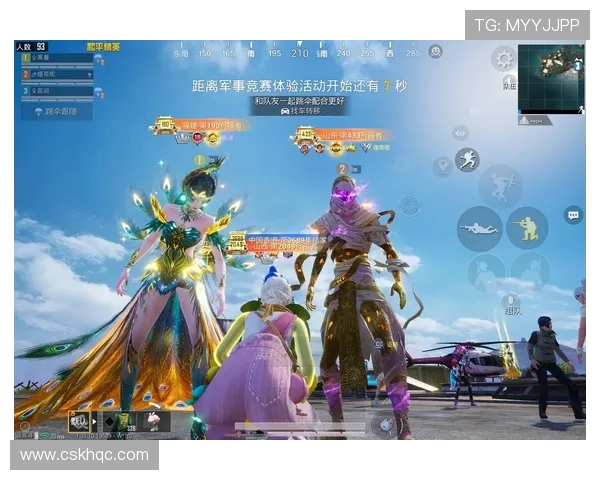Select teammate 3 in squad list
Screen dimensions: 600x480
[58, 91]
